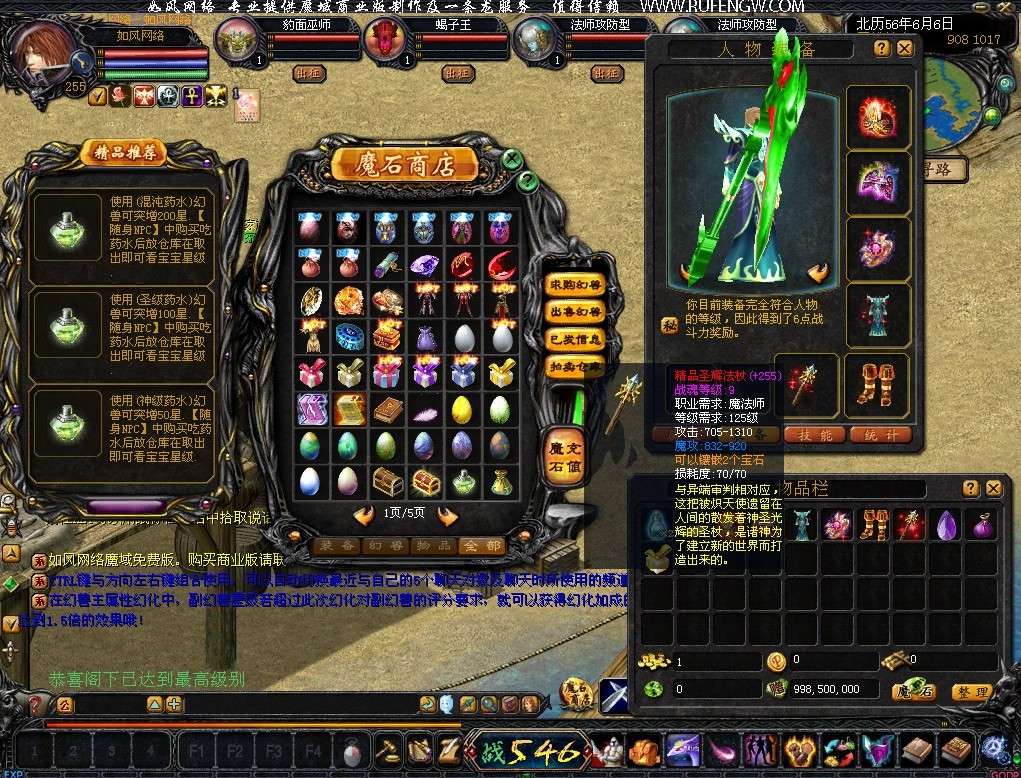Open help for the inventory panel

click(970, 488)
